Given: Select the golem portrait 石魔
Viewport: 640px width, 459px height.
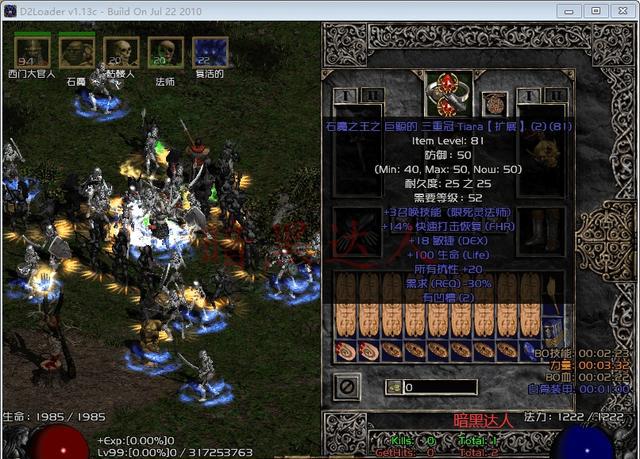Looking at the screenshot, I should [76, 50].
